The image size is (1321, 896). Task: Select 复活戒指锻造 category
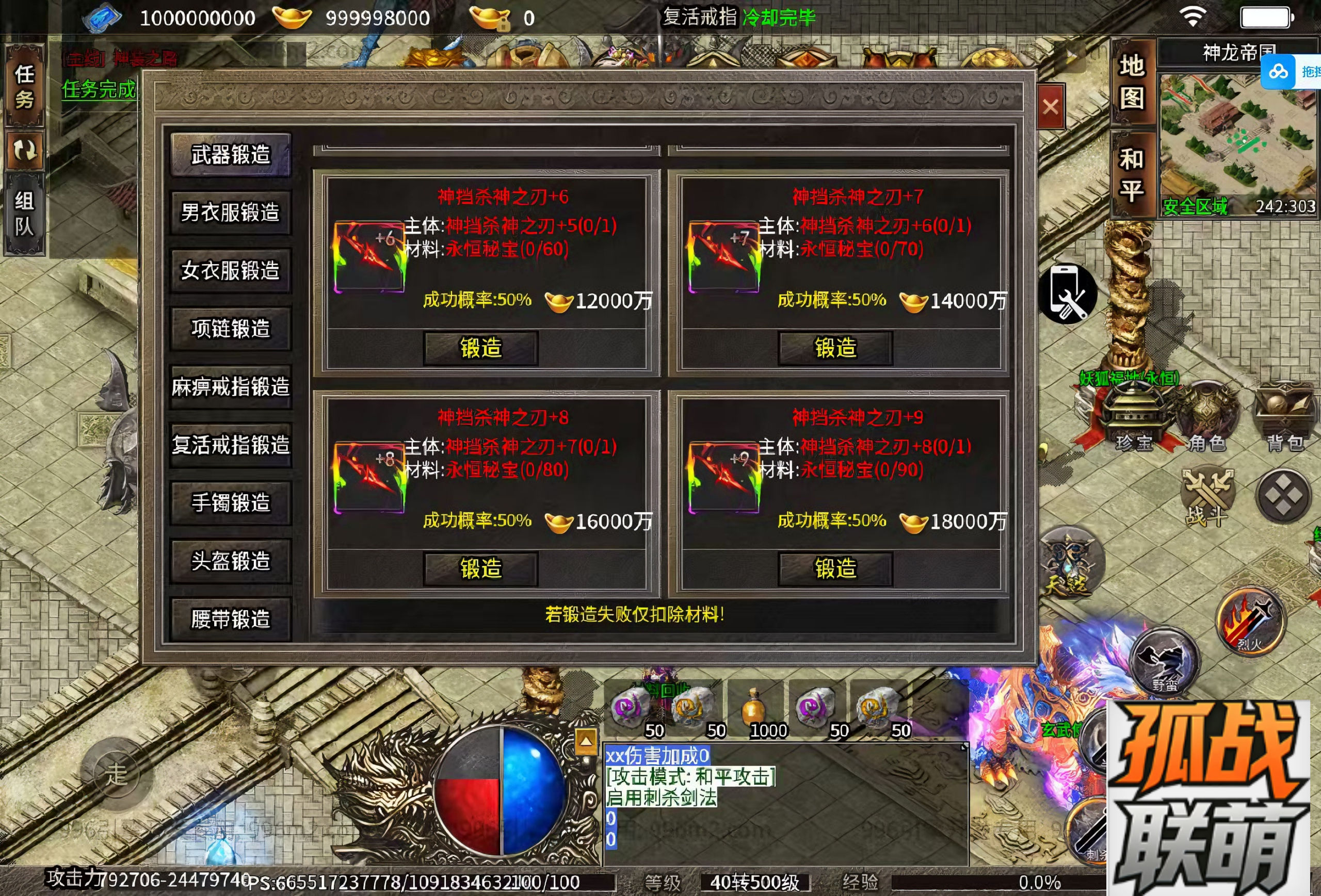pos(230,445)
